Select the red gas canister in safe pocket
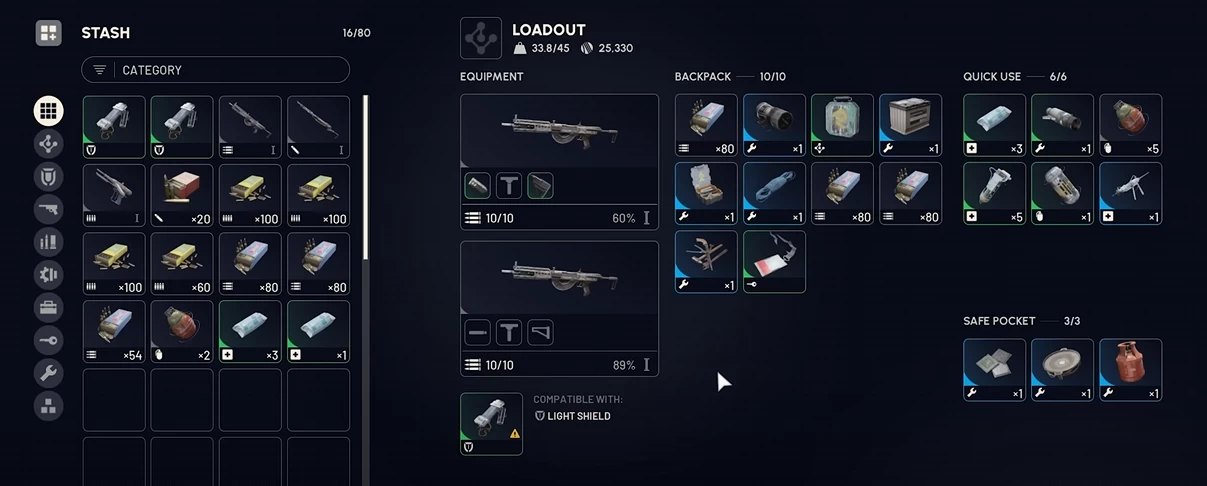Screen dimensions: 1207x486 (1130, 370)
